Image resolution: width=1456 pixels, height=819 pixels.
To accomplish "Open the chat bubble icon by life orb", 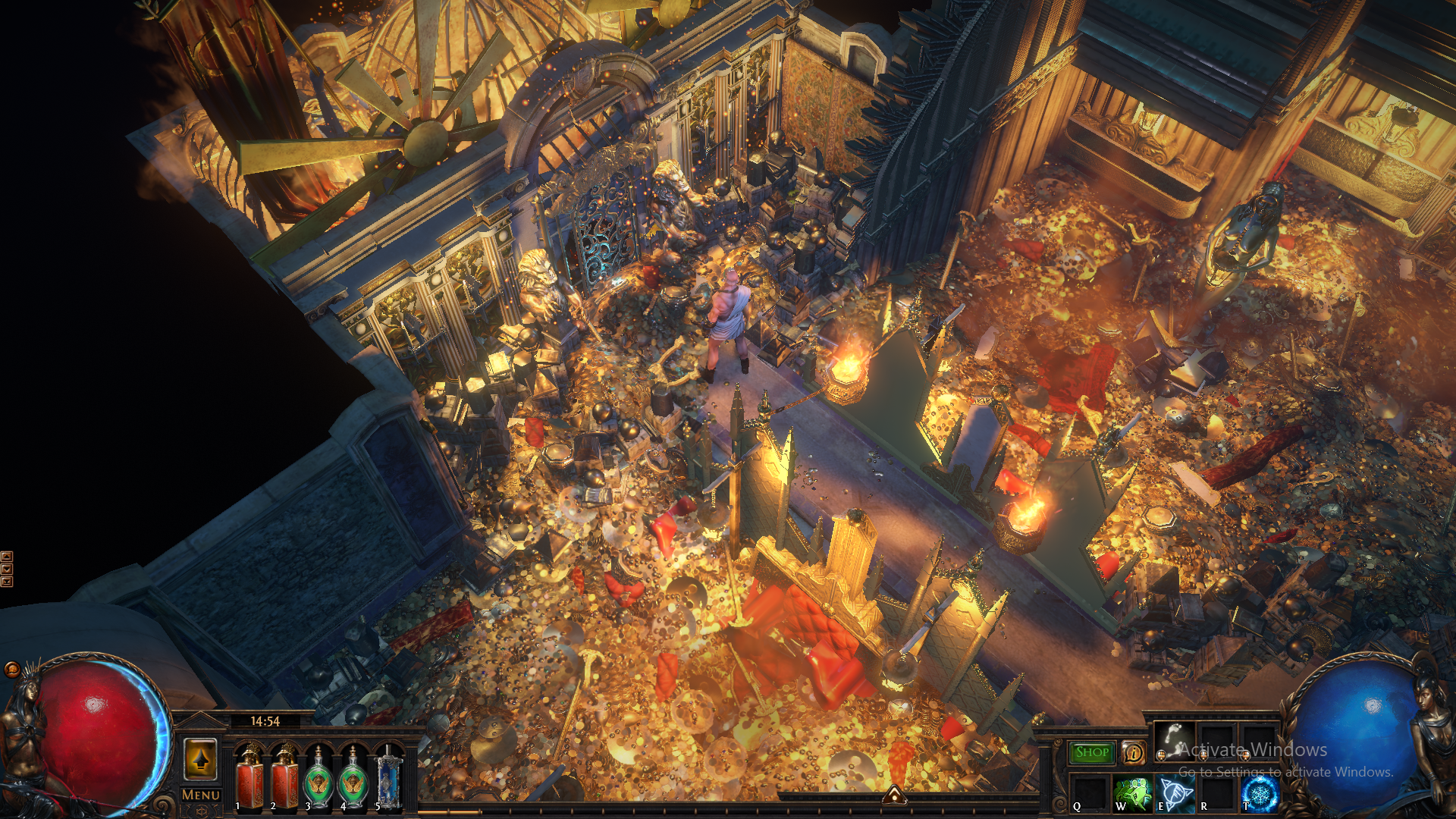I will tap(11, 669).
